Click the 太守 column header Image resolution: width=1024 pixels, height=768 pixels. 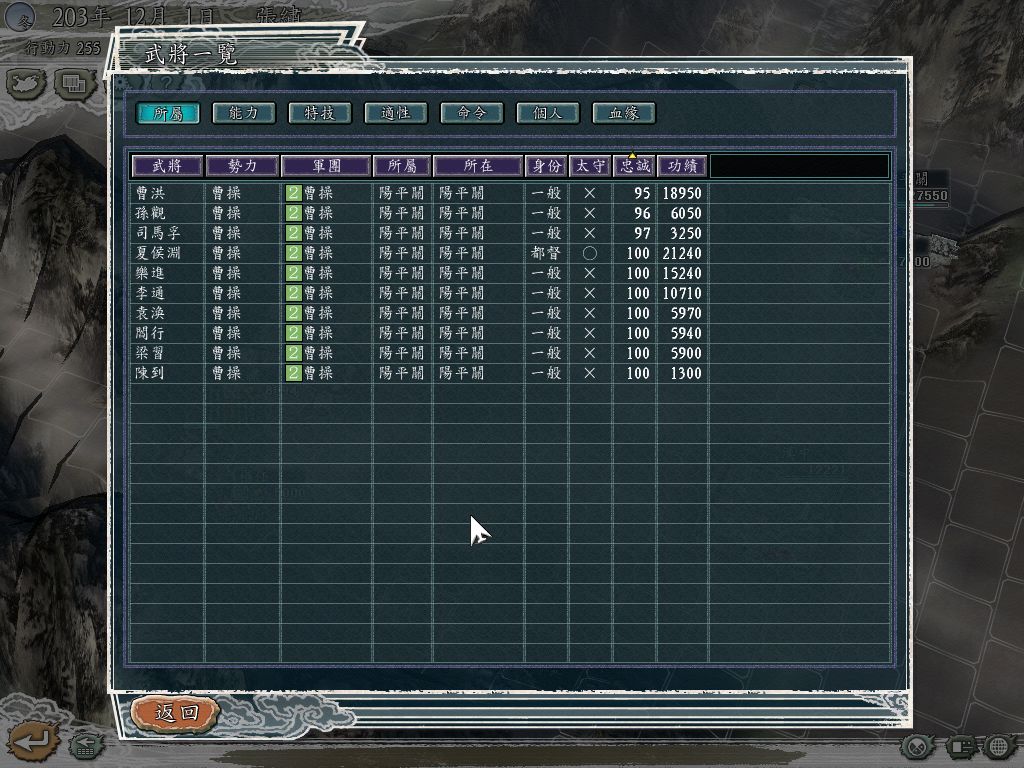[x=590, y=166]
